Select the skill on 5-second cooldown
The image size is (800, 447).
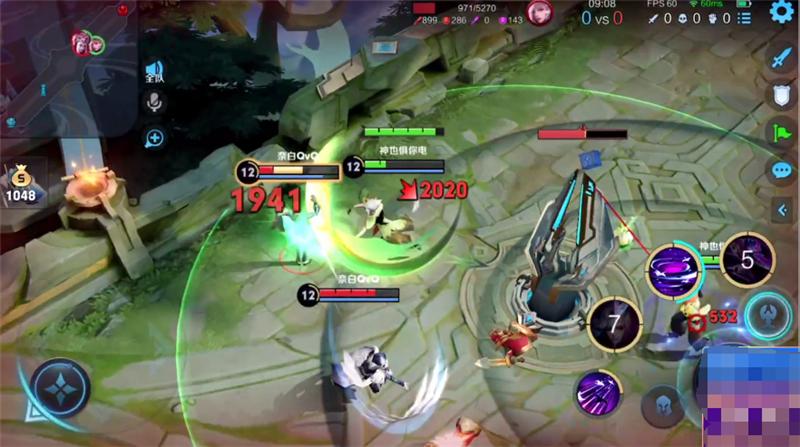pyautogui.click(x=746, y=260)
